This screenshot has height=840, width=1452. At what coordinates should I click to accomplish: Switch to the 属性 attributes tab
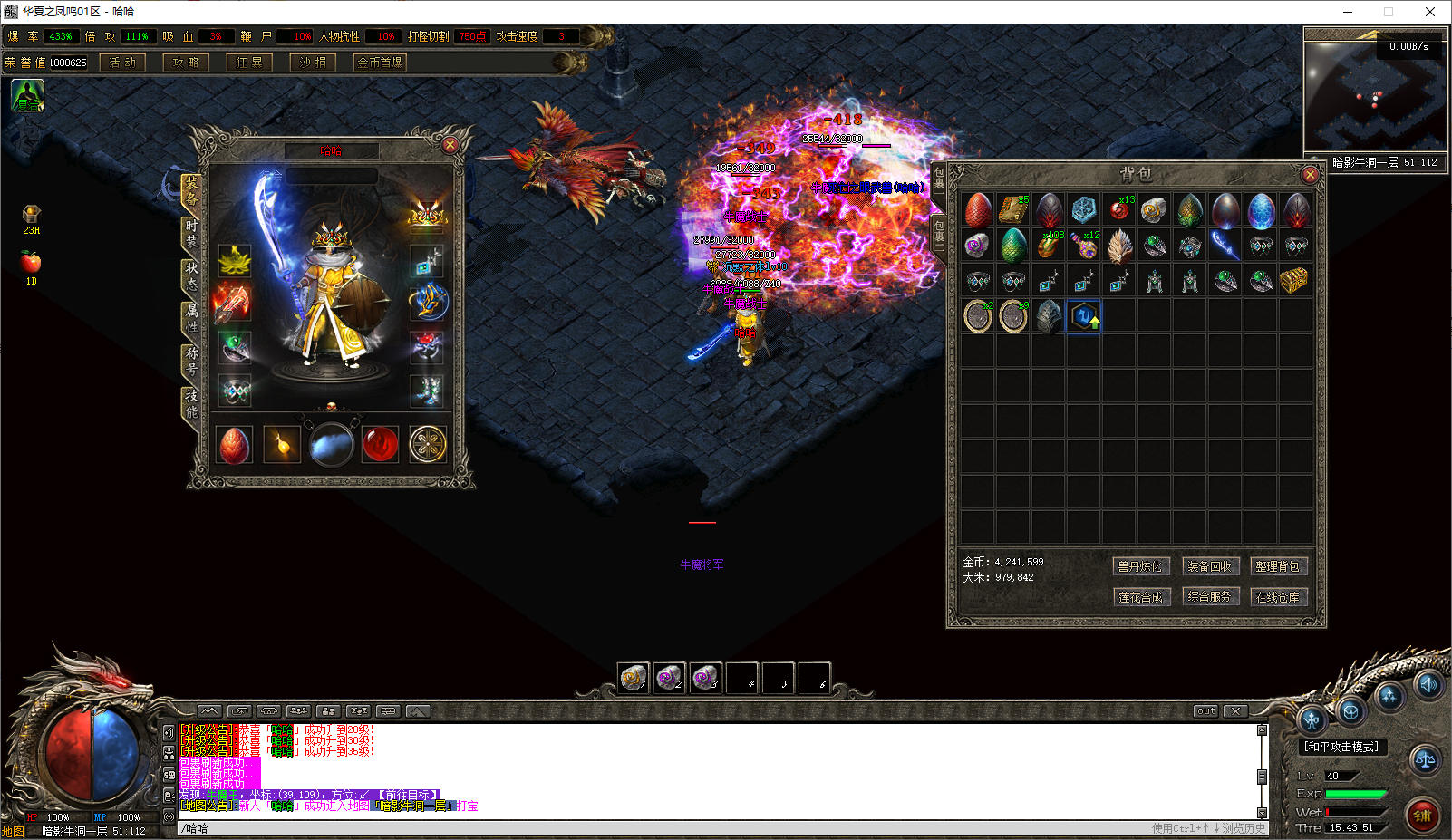191,316
